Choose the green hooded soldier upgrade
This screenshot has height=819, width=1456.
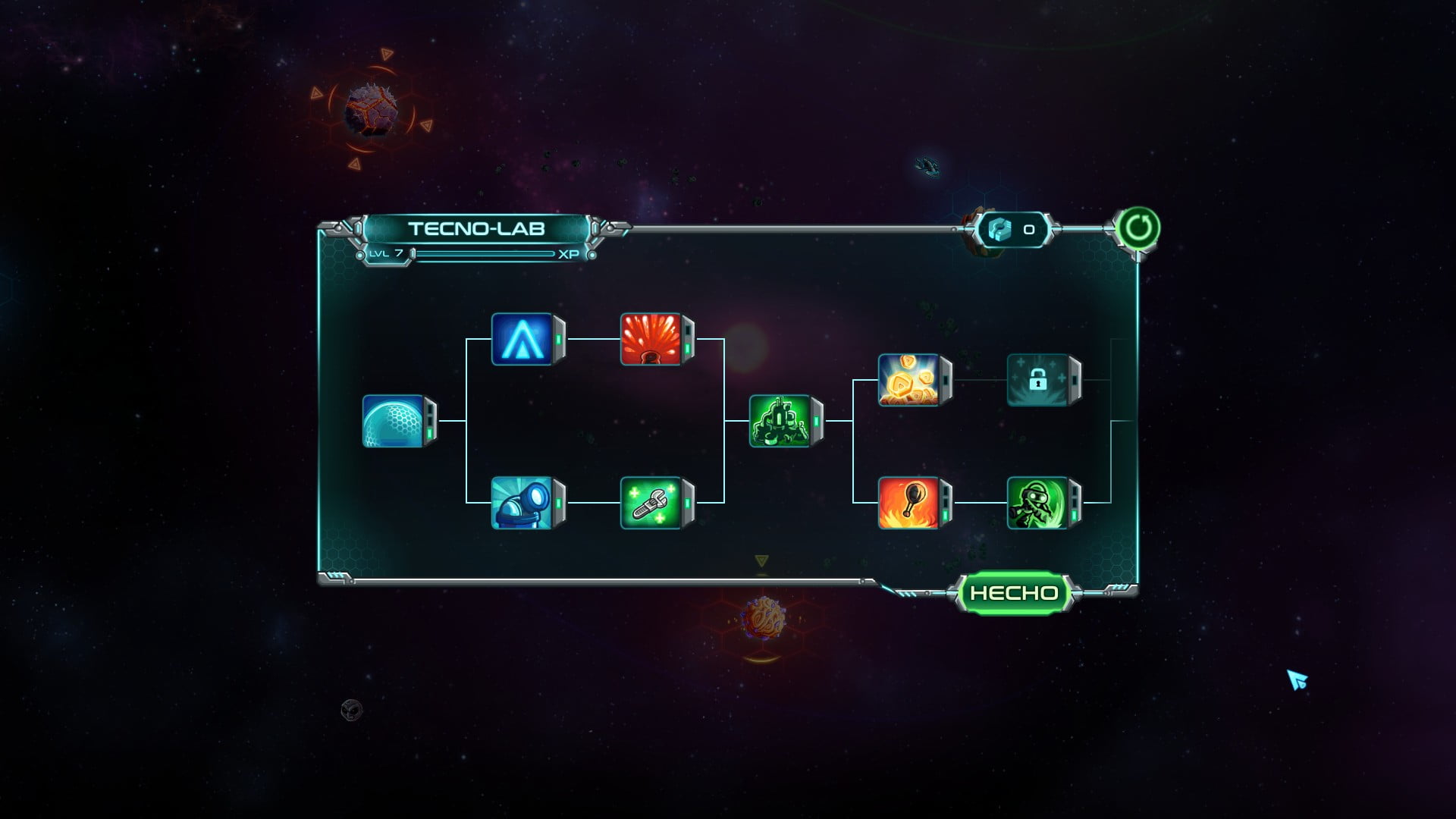click(1038, 503)
